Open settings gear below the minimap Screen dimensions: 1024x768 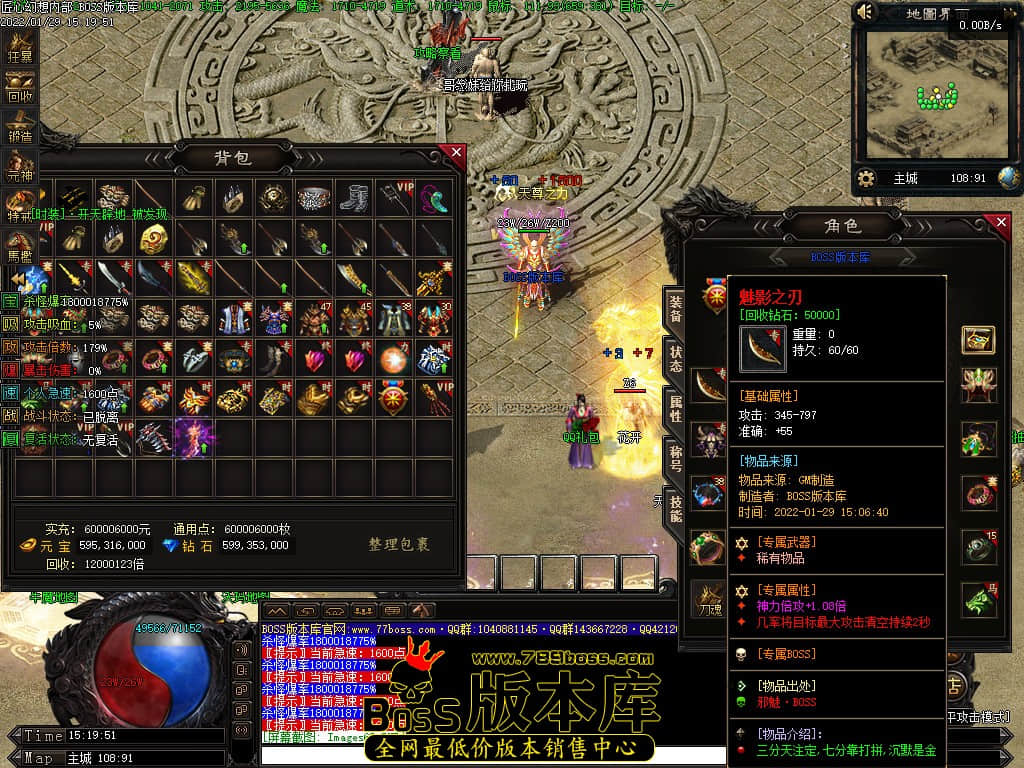click(866, 178)
